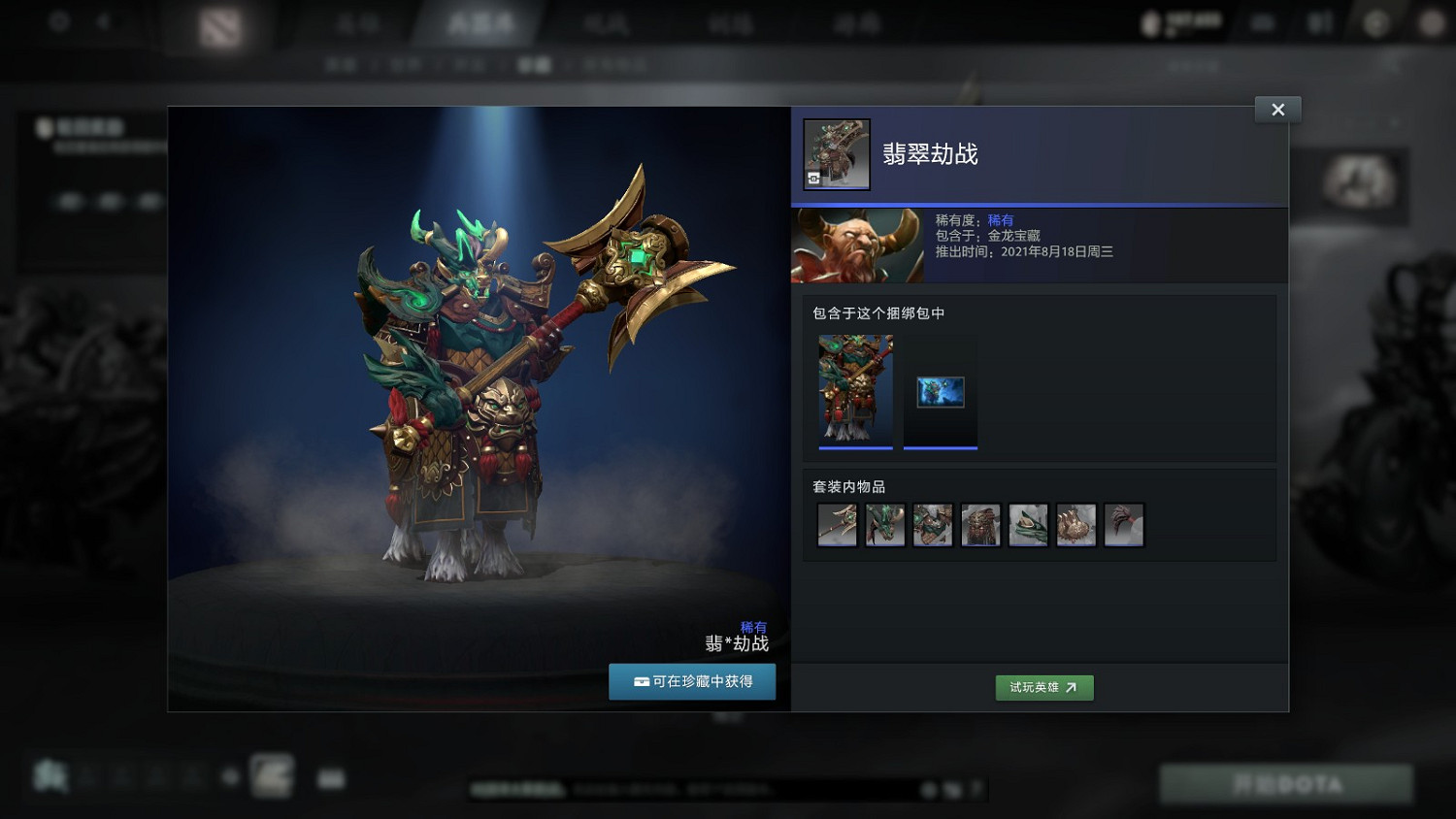Click the golden spiked bracer item icon

pyautogui.click(x=1076, y=524)
